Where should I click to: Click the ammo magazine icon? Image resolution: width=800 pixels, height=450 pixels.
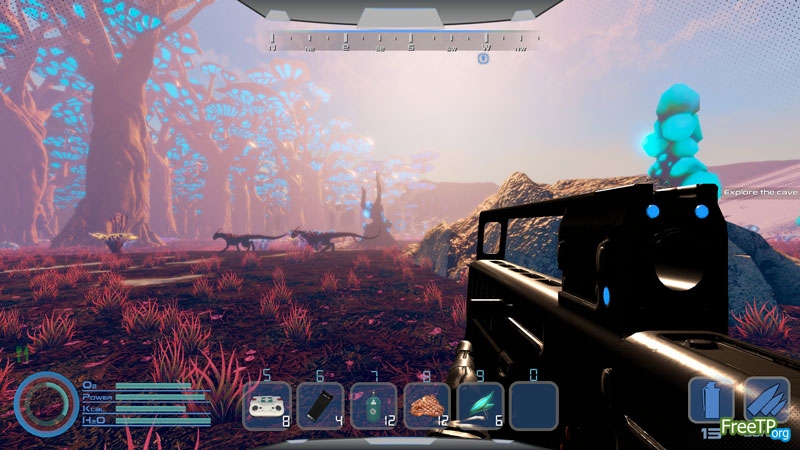(711, 400)
